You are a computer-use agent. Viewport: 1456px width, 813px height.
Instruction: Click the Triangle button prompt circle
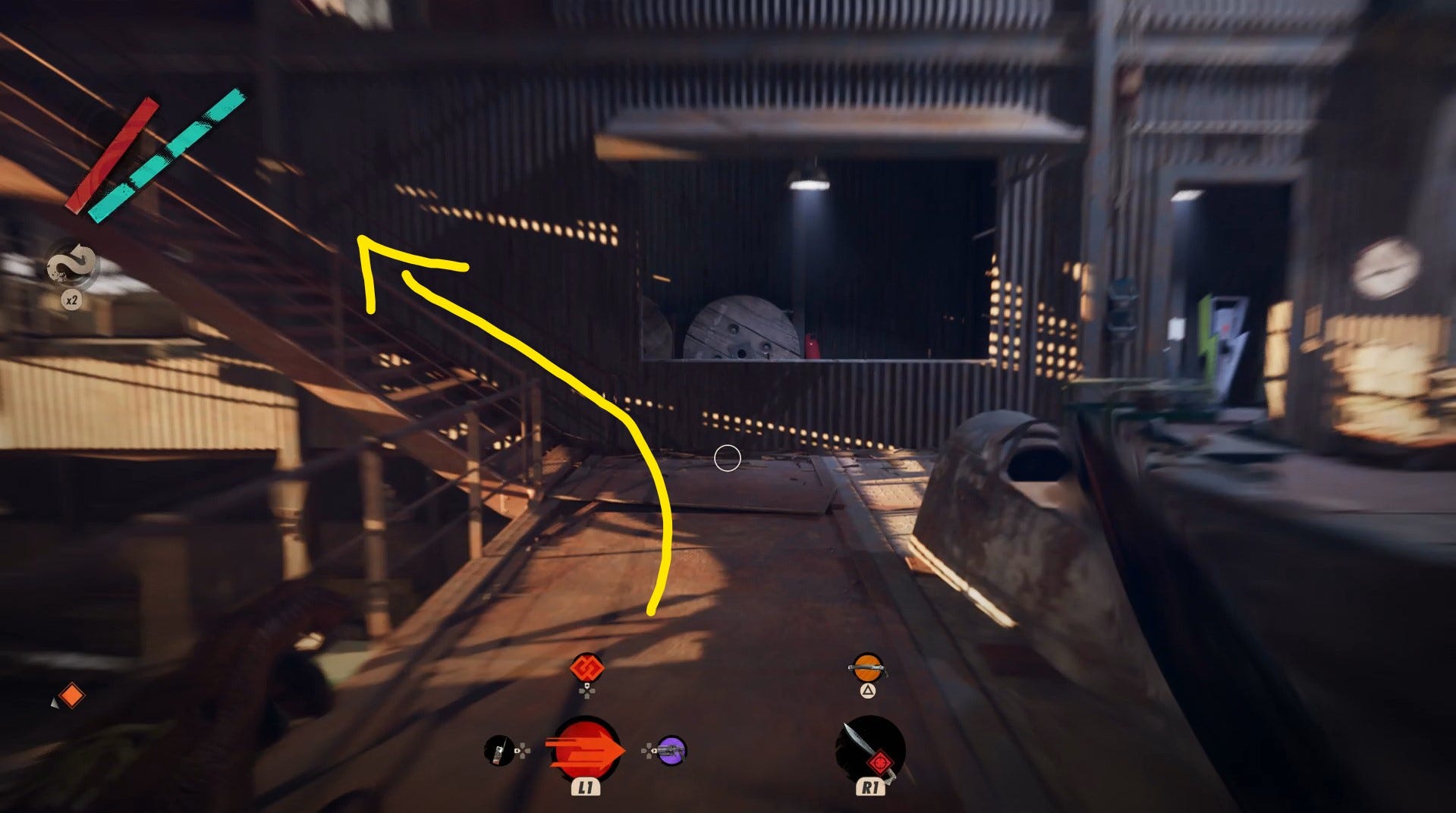pyautogui.click(x=868, y=692)
